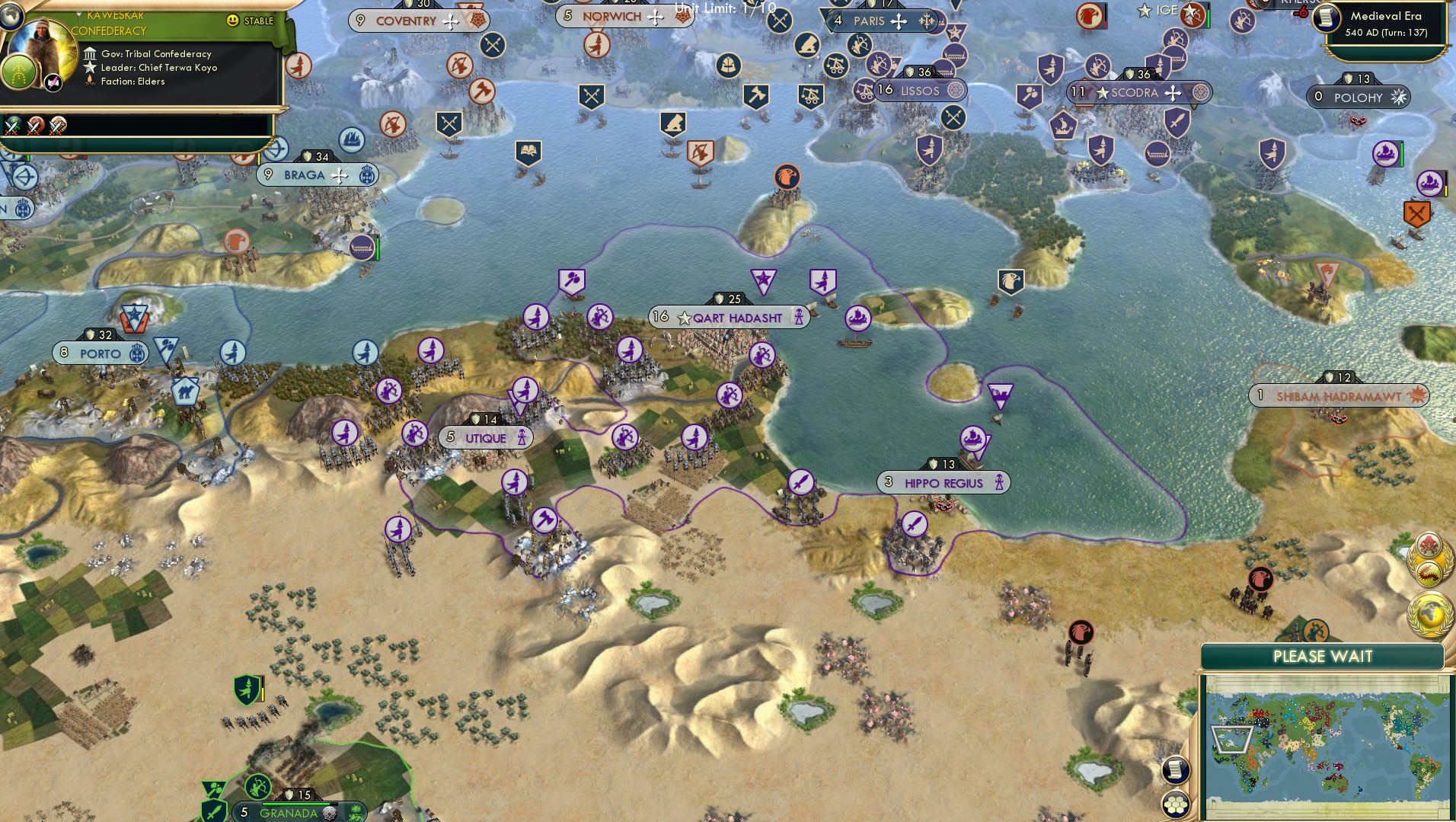The height and width of the screenshot is (822, 1456).
Task: Open the globe button above the leader portrait
Action: (10, 14)
